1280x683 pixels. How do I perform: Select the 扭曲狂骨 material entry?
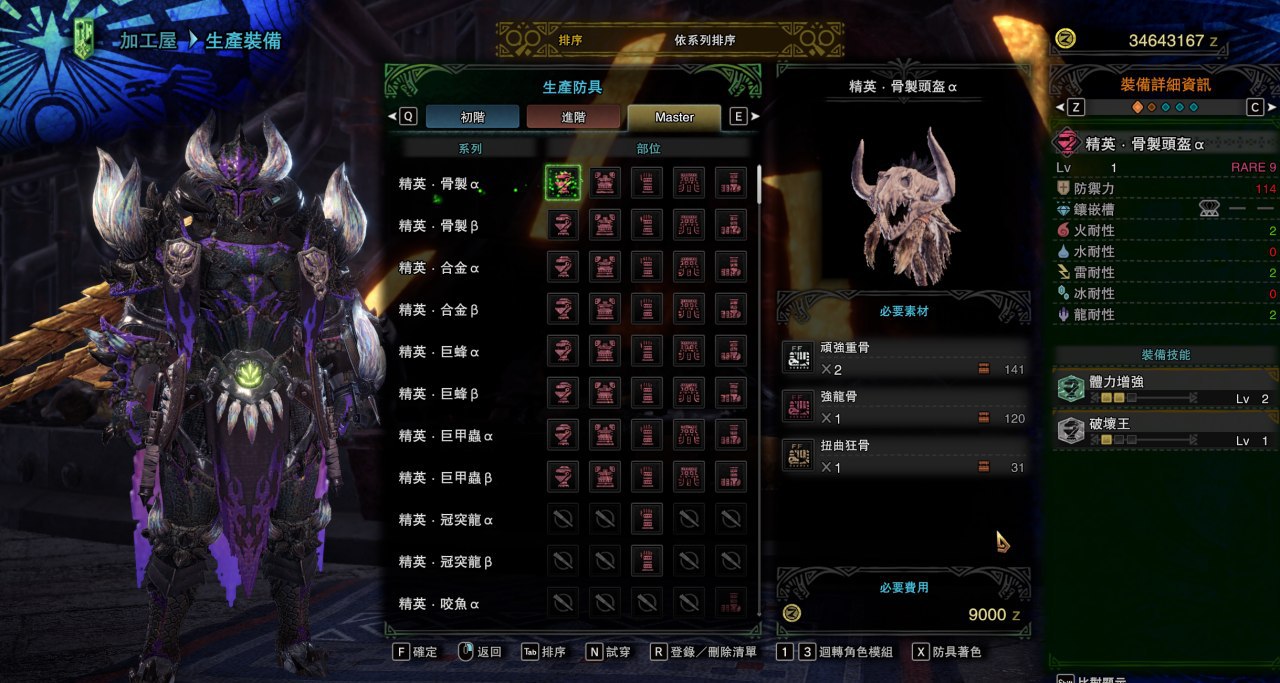coord(905,456)
